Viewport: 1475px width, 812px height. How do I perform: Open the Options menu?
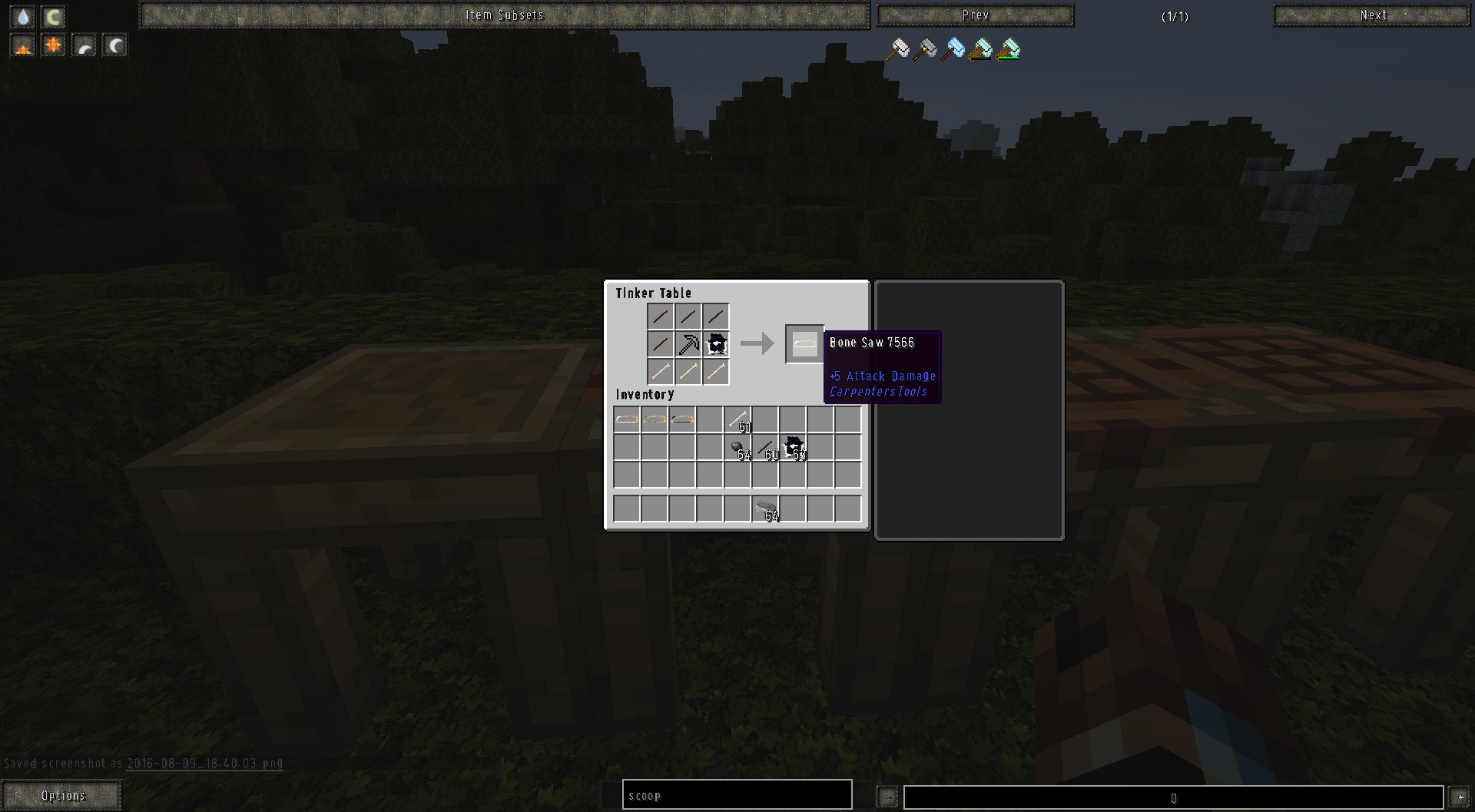[63, 795]
